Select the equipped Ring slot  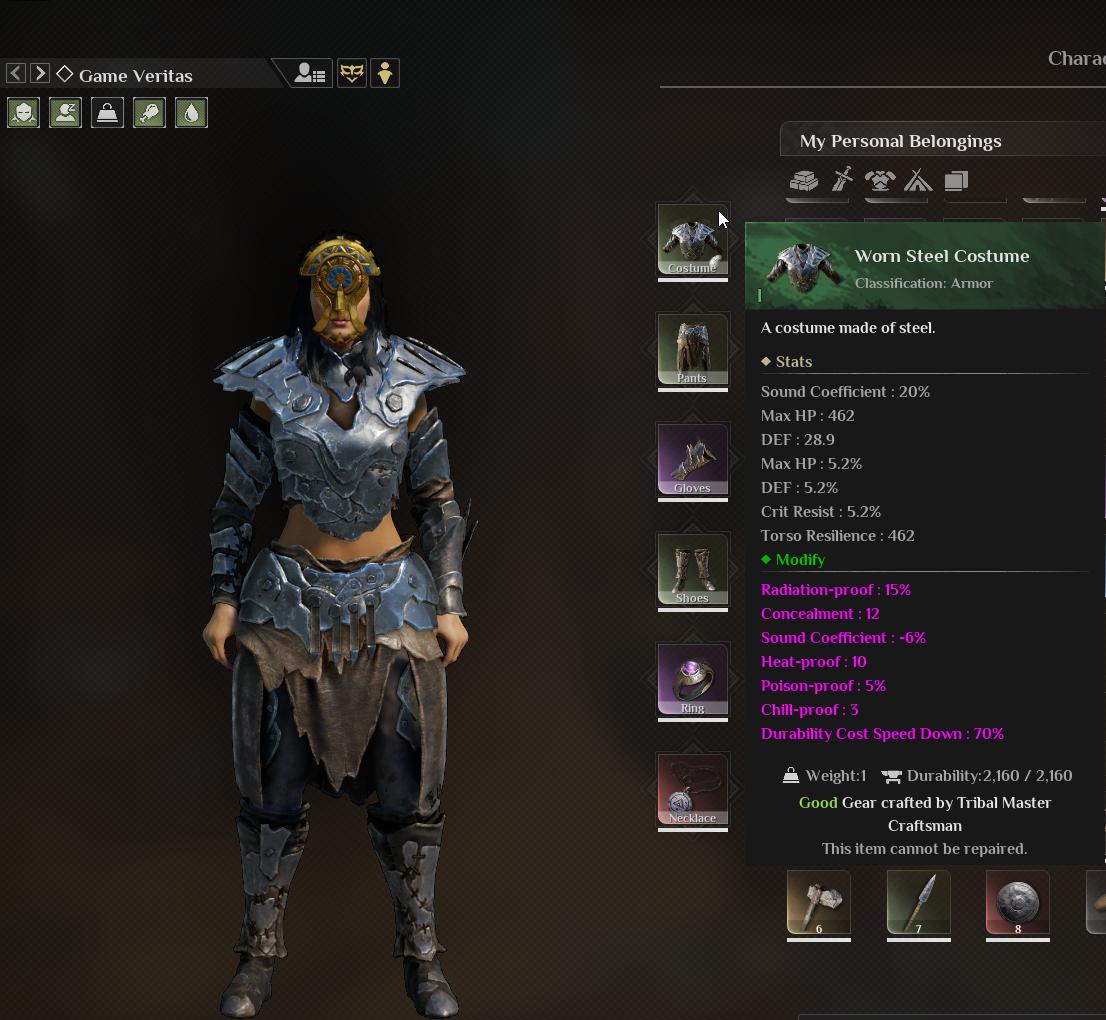pos(692,680)
